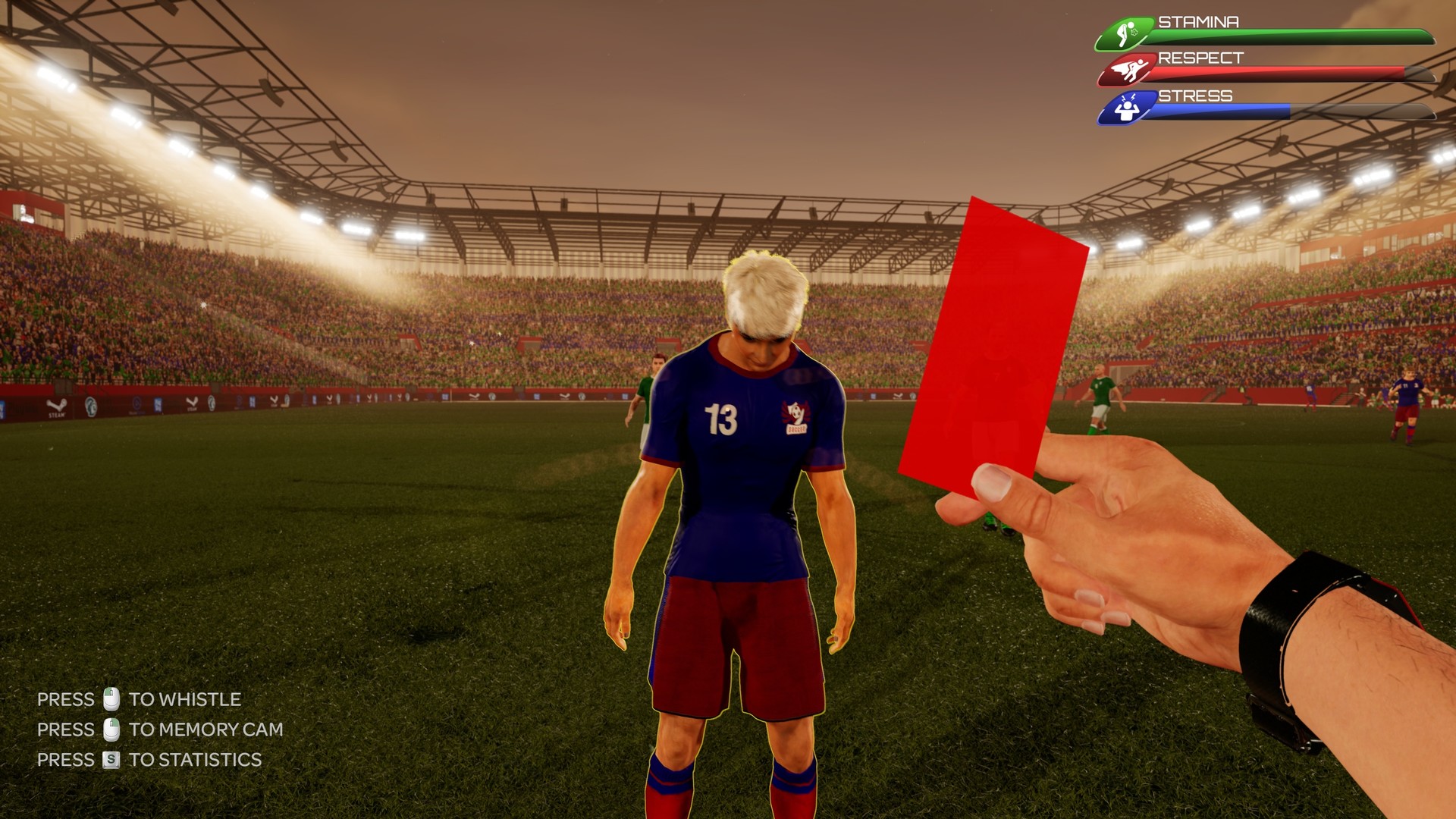Click the blue Stress head-clutching icon
This screenshot has width=1456, height=819.
(x=1128, y=108)
